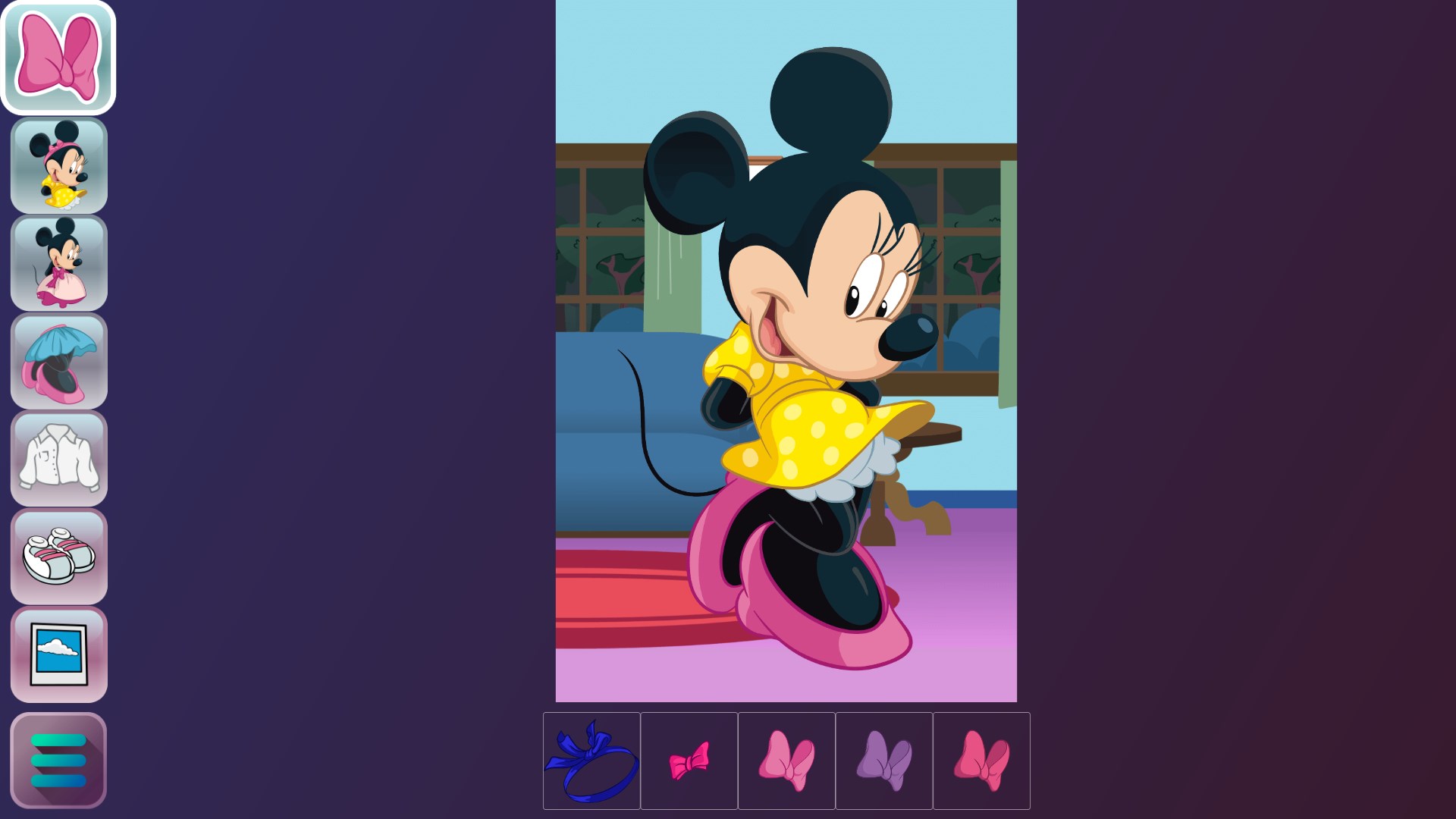Select the purple bow option
Viewport: 1456px width, 819px height.
[884, 761]
